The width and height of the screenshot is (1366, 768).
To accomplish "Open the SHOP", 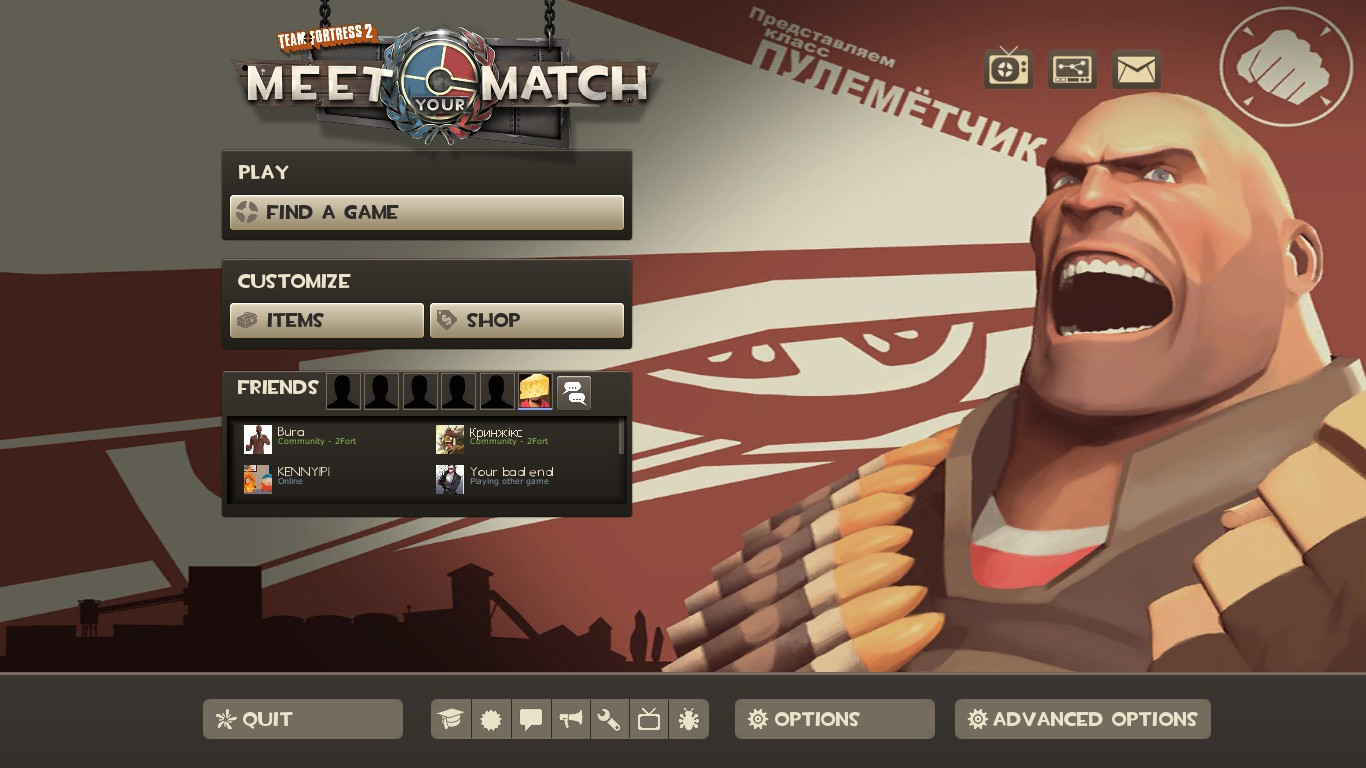I will click(x=527, y=320).
